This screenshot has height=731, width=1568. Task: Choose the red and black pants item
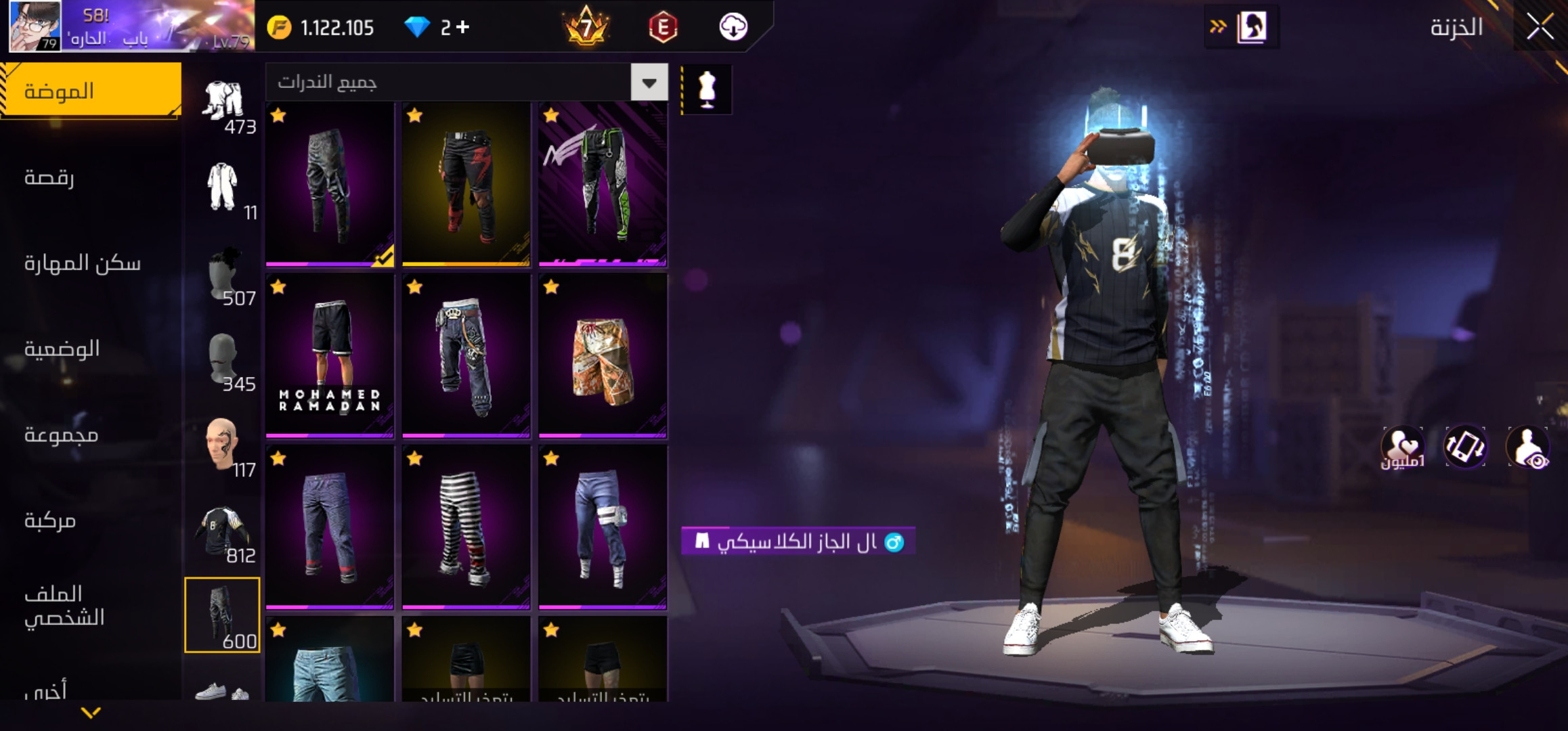[x=466, y=184]
